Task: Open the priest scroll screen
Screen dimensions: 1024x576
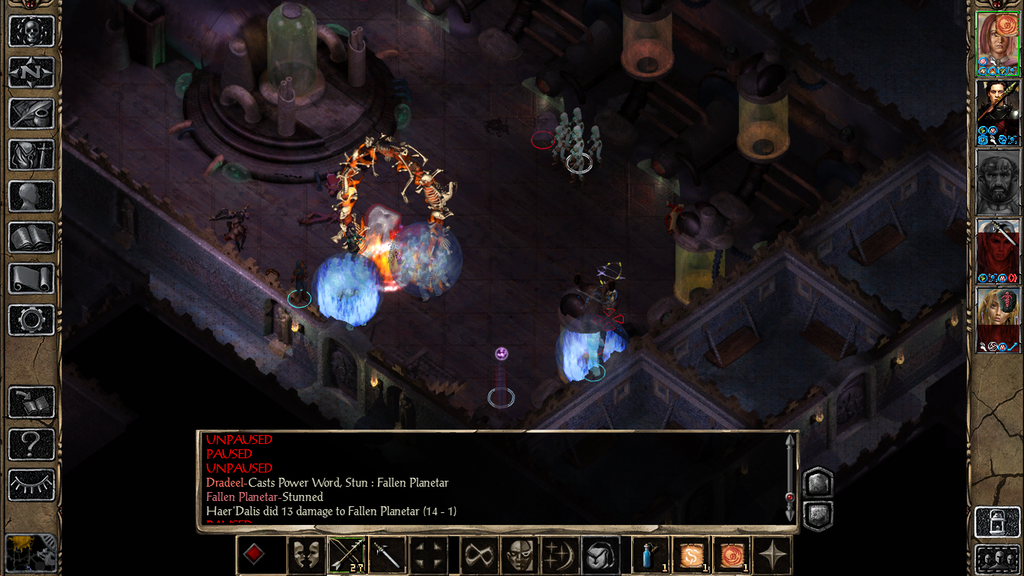Action: pyautogui.click(x=31, y=279)
